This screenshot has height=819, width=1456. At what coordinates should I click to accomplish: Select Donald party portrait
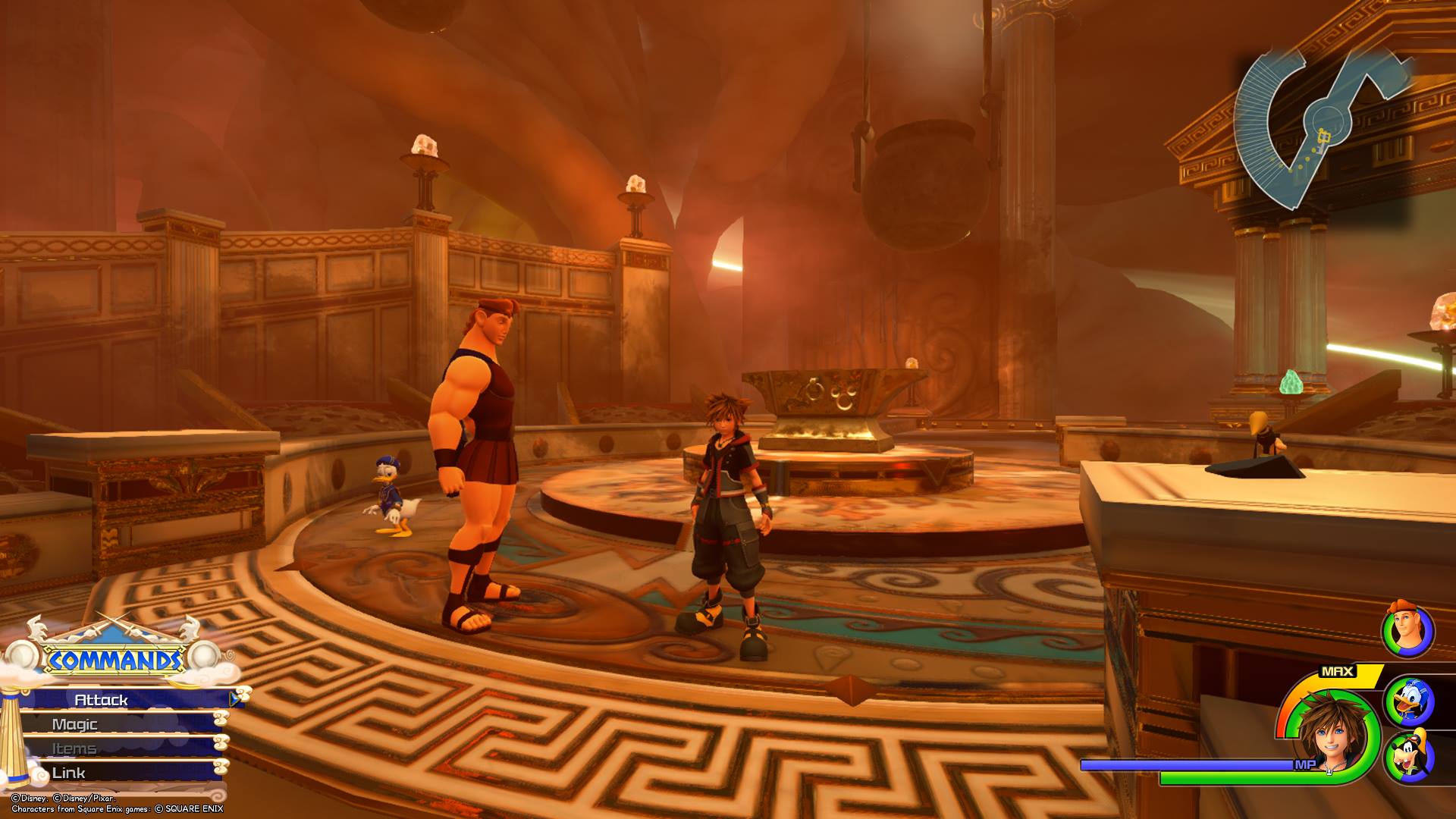point(1408,701)
